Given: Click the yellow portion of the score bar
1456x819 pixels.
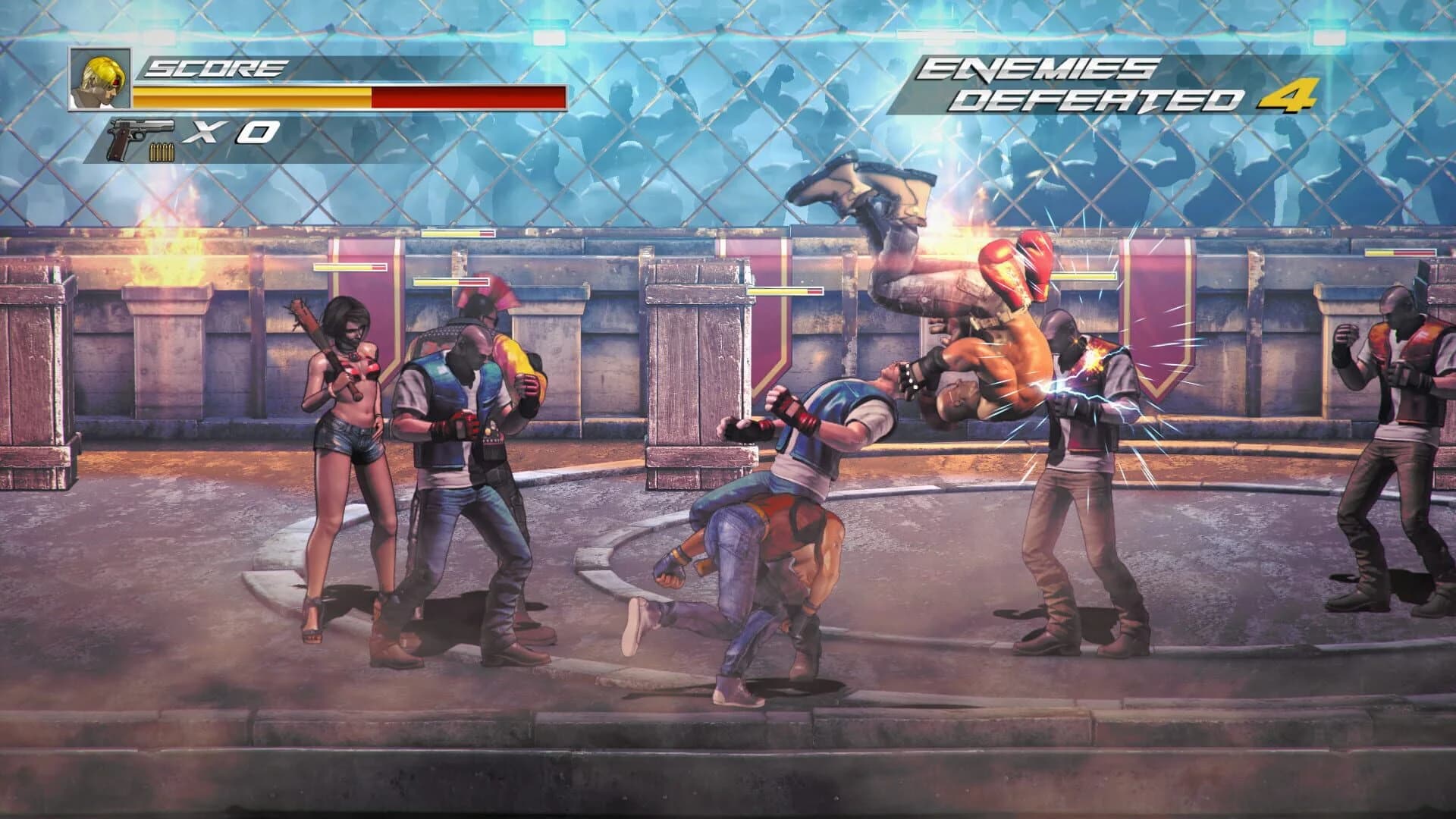Looking at the screenshot, I should (x=250, y=96).
